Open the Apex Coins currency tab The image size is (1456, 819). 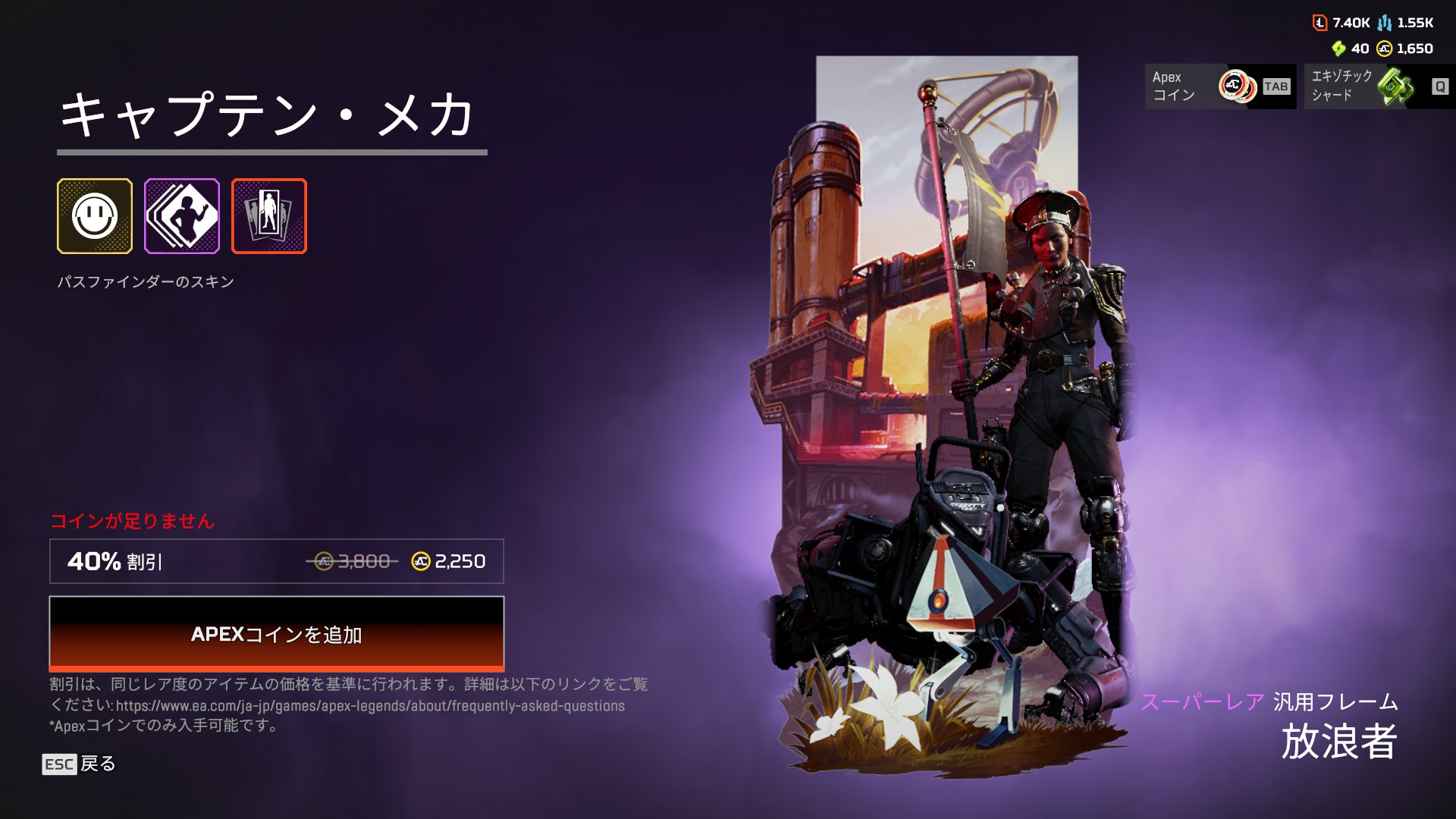point(1219,86)
